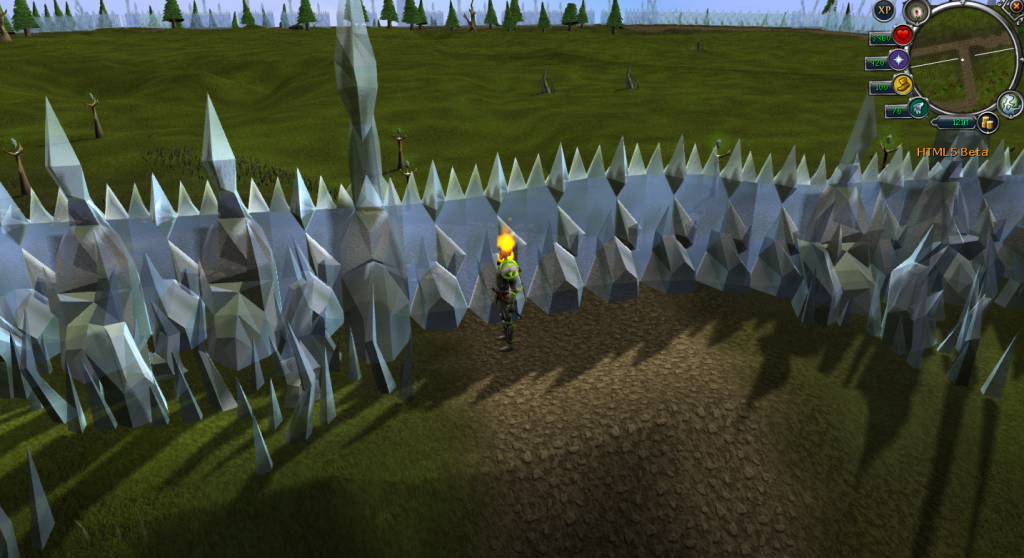The height and width of the screenshot is (558, 1024).
Task: Toggle the XP counter button
Action: pyautogui.click(x=883, y=11)
